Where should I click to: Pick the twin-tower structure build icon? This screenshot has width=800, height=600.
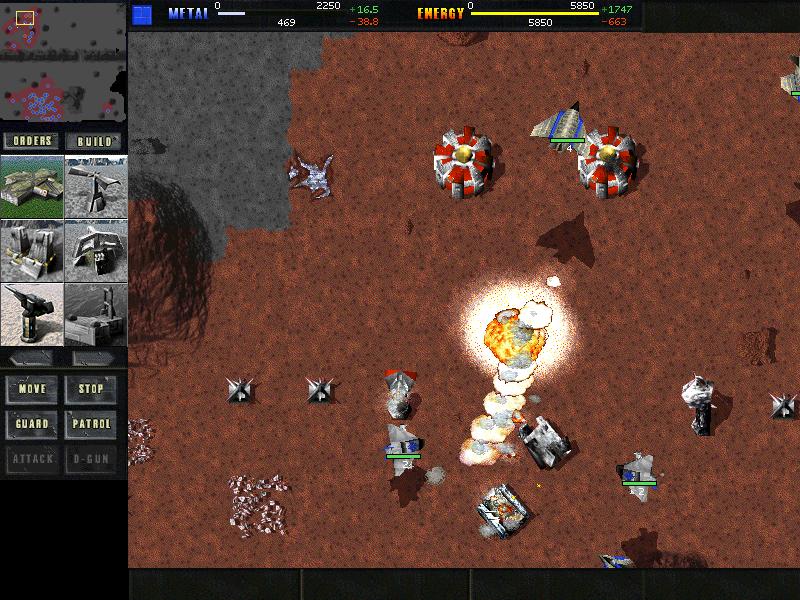(32, 250)
